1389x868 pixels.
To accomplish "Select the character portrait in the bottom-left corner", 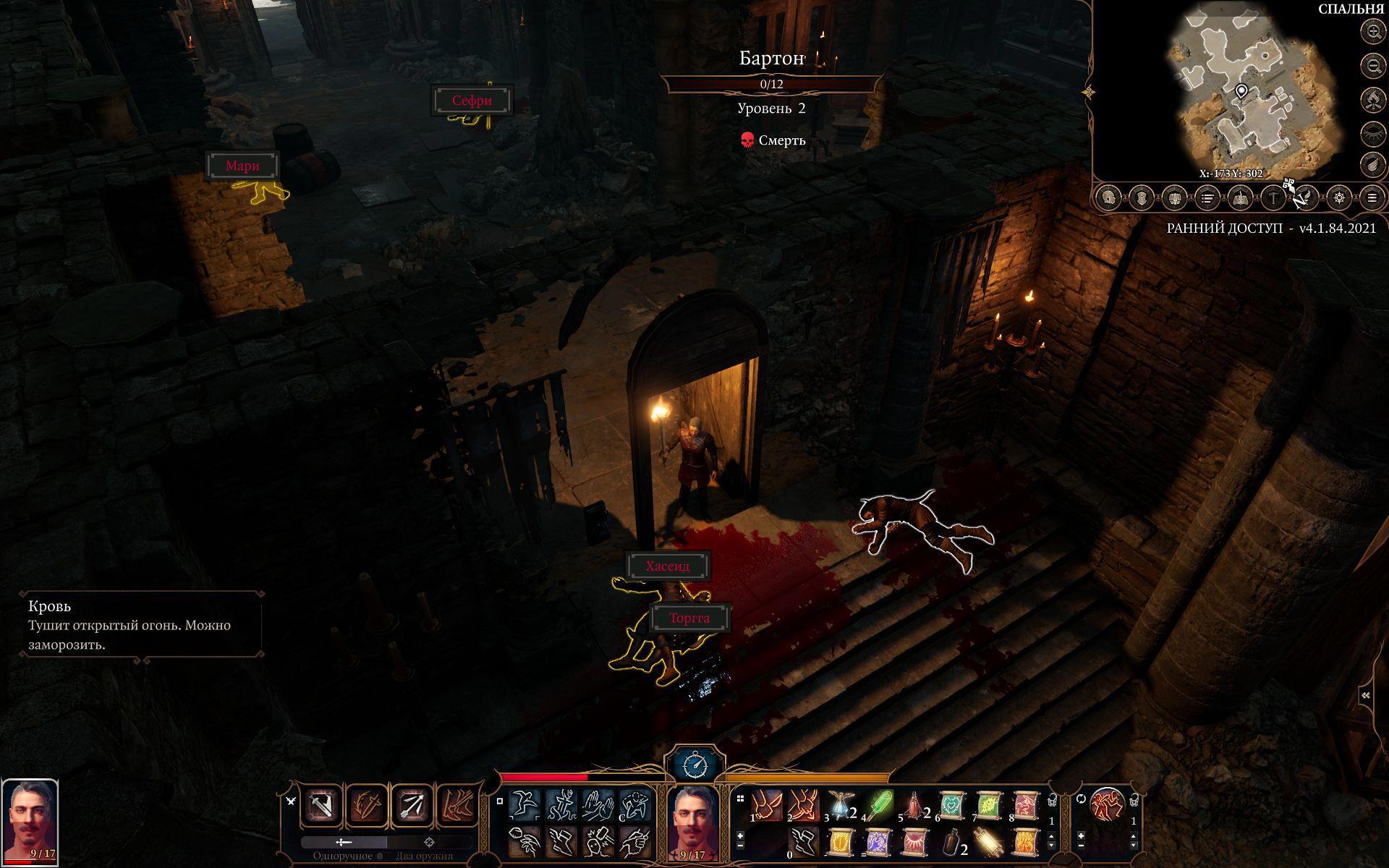I will tap(30, 822).
